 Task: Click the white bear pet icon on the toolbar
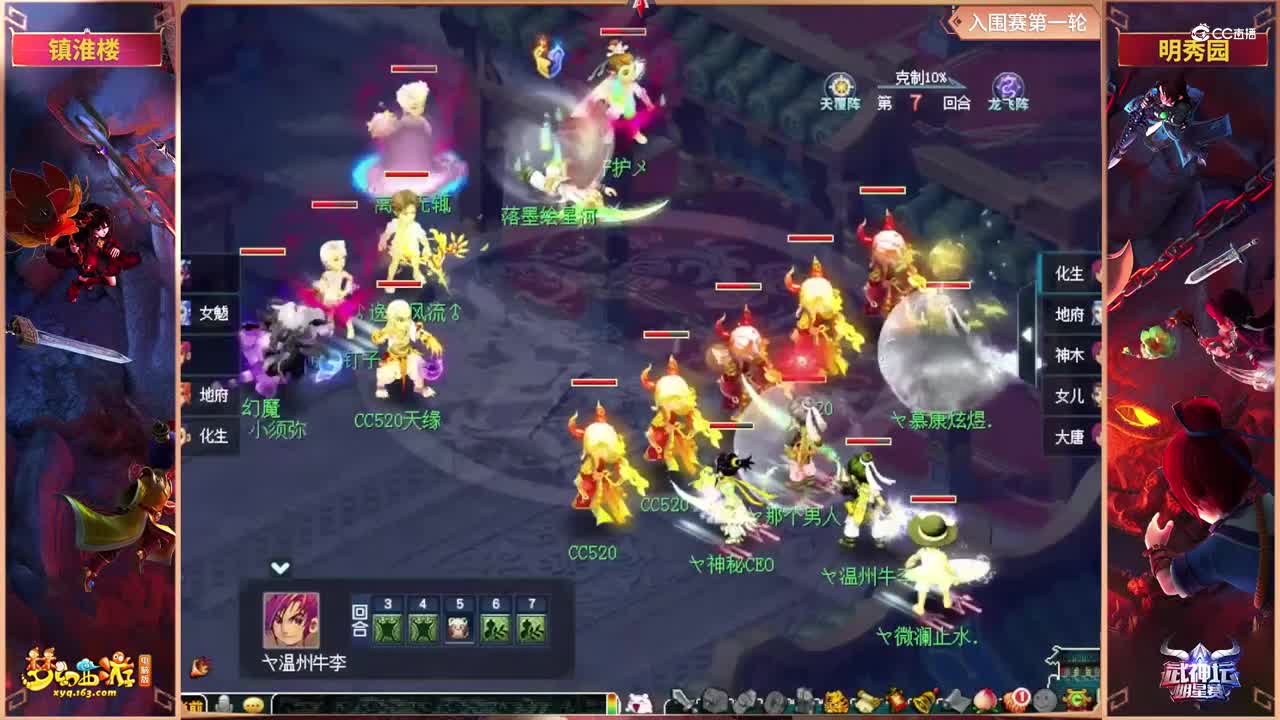point(638,700)
